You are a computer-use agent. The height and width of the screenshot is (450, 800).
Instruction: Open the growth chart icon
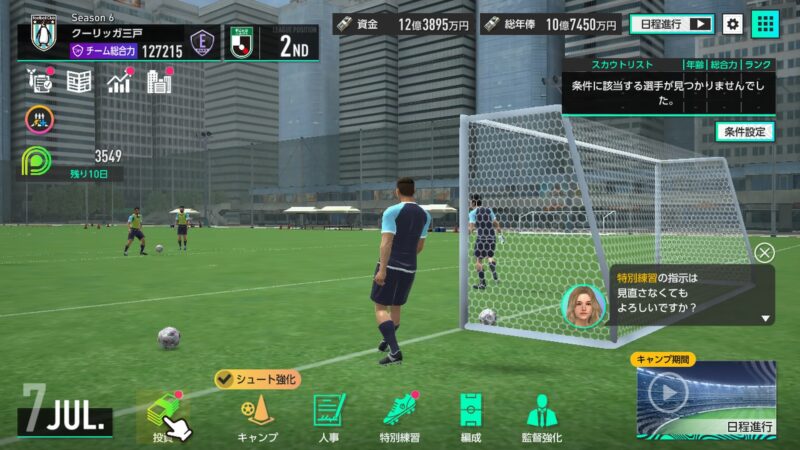coord(120,82)
